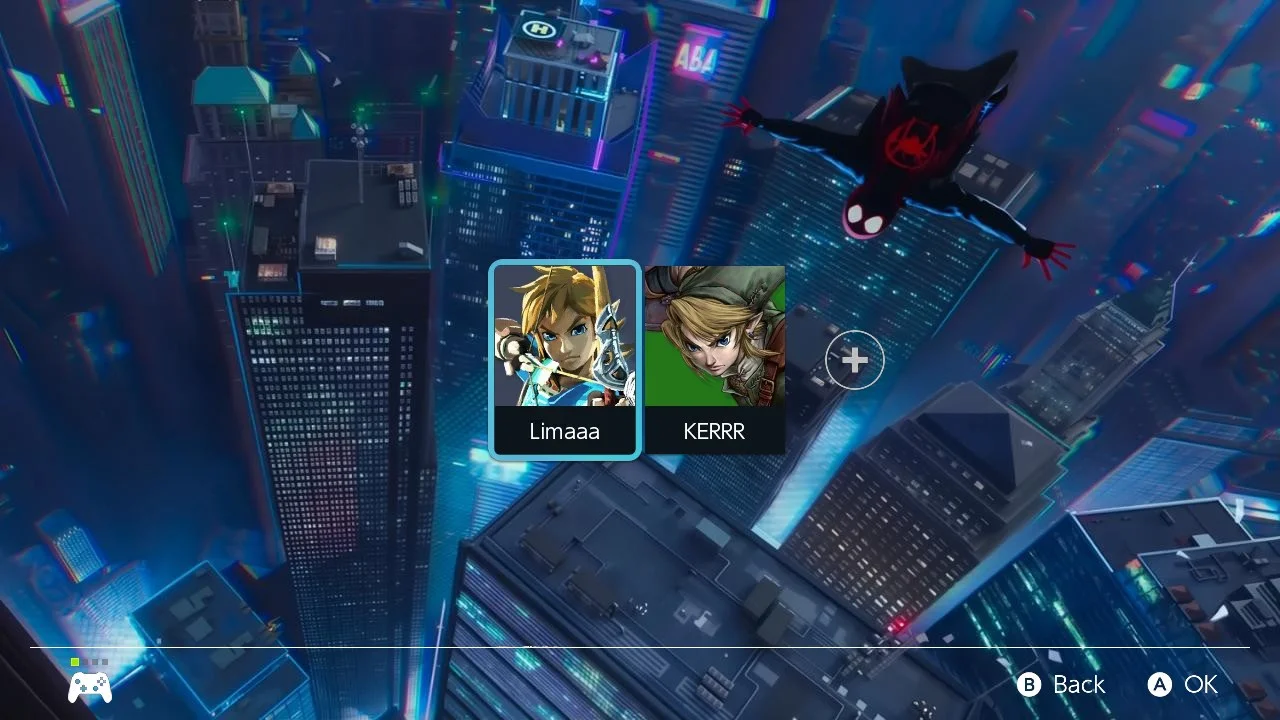The height and width of the screenshot is (720, 1280).
Task: Switch selection to the Limaaa user card
Action: (x=564, y=360)
